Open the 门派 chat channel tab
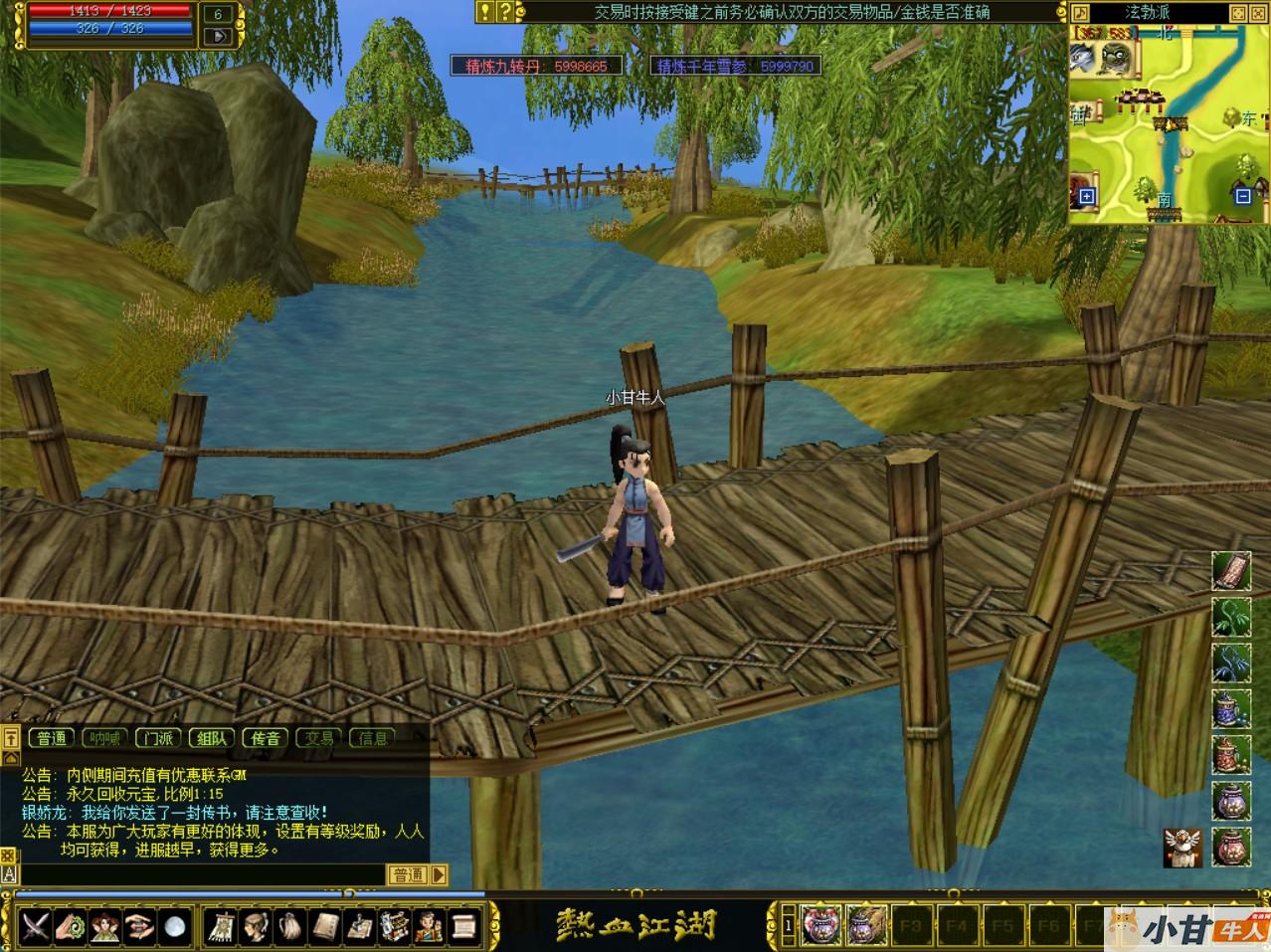This screenshot has width=1271, height=952. point(158,738)
